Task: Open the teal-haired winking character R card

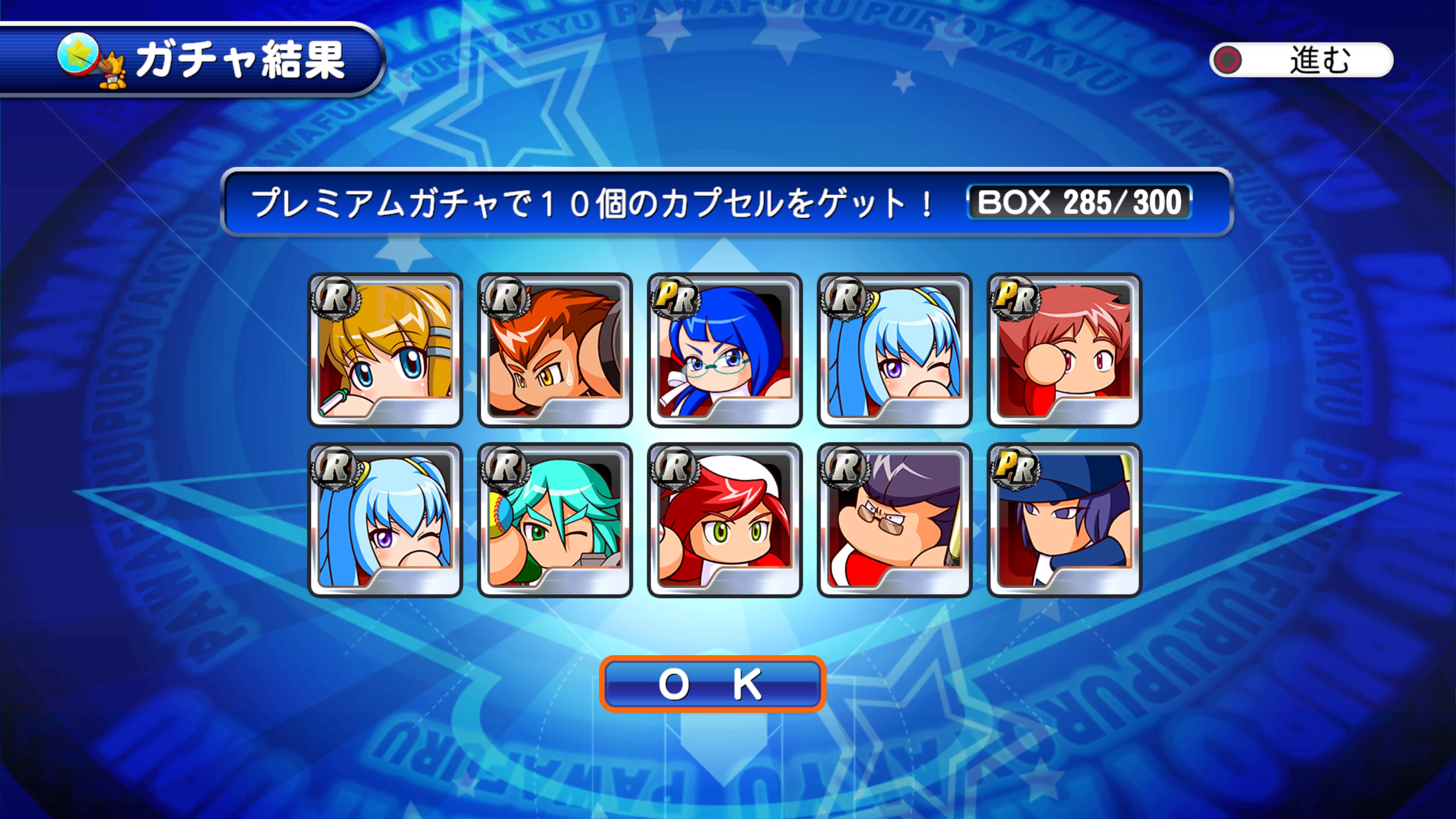Action: click(554, 520)
